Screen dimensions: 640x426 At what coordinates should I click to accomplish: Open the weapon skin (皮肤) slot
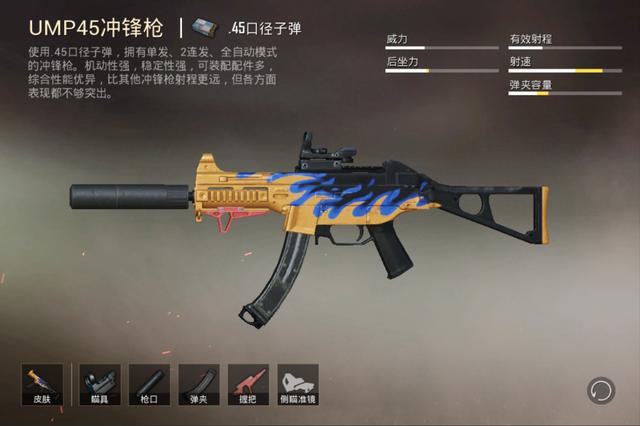click(42, 384)
